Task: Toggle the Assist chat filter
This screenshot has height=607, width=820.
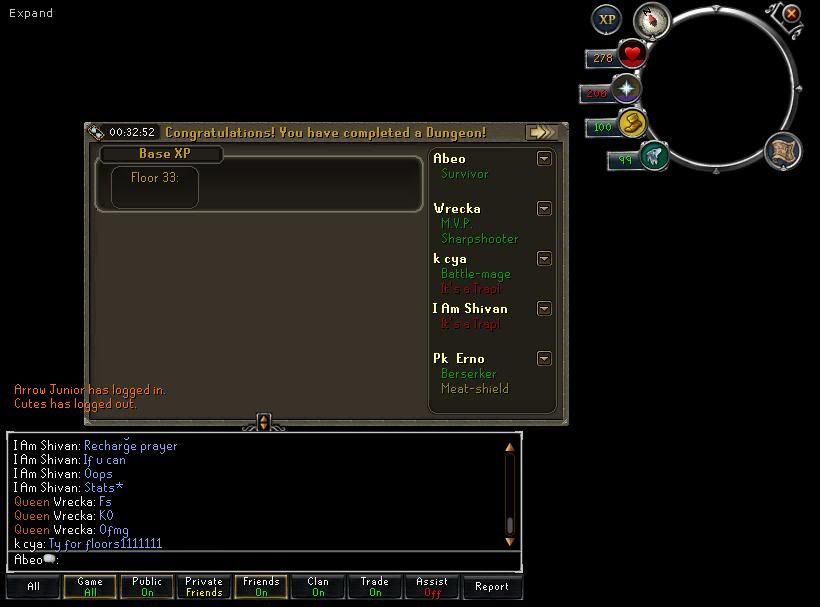Action: 432,587
